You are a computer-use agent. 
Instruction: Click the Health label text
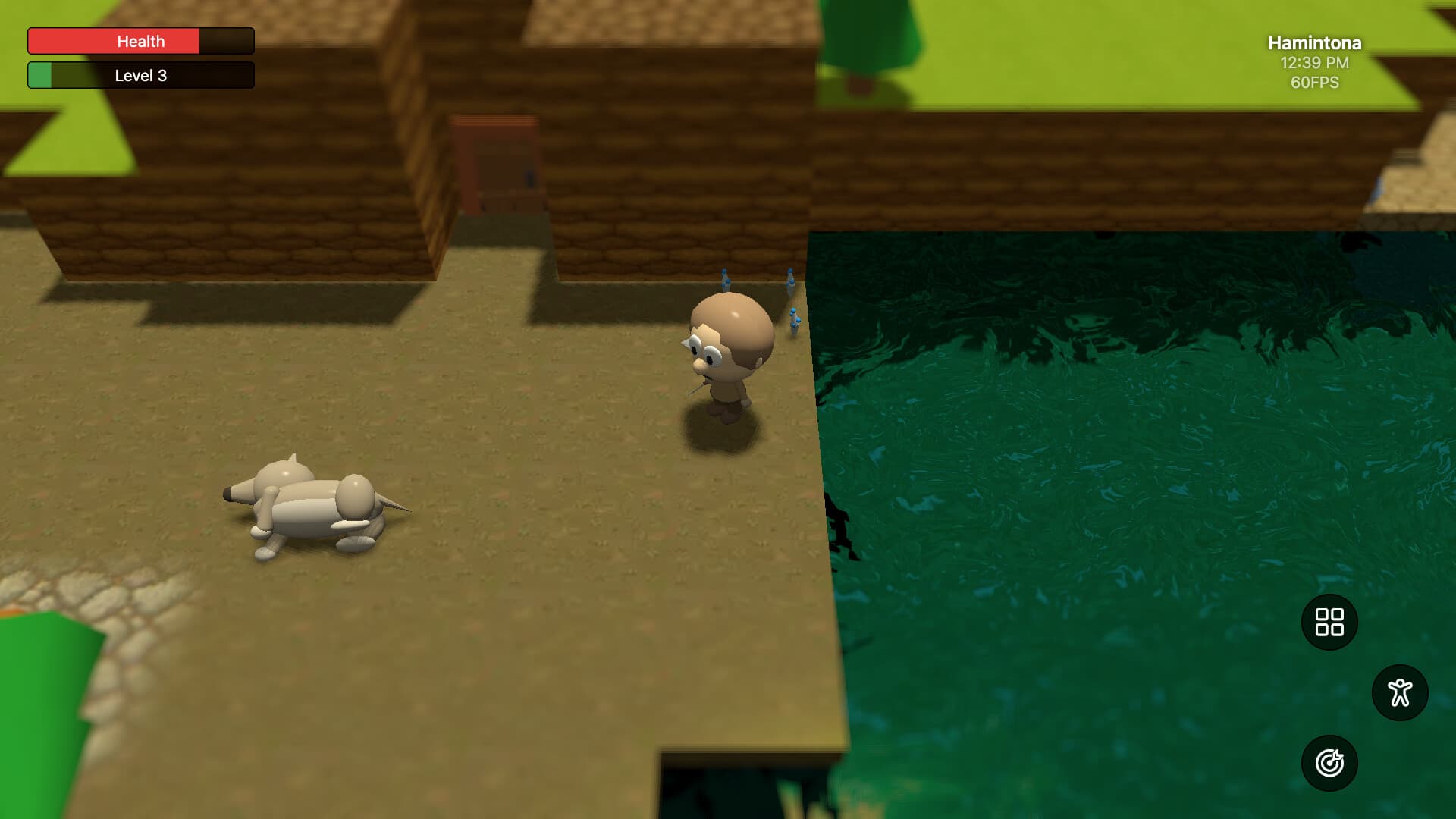pos(140,41)
